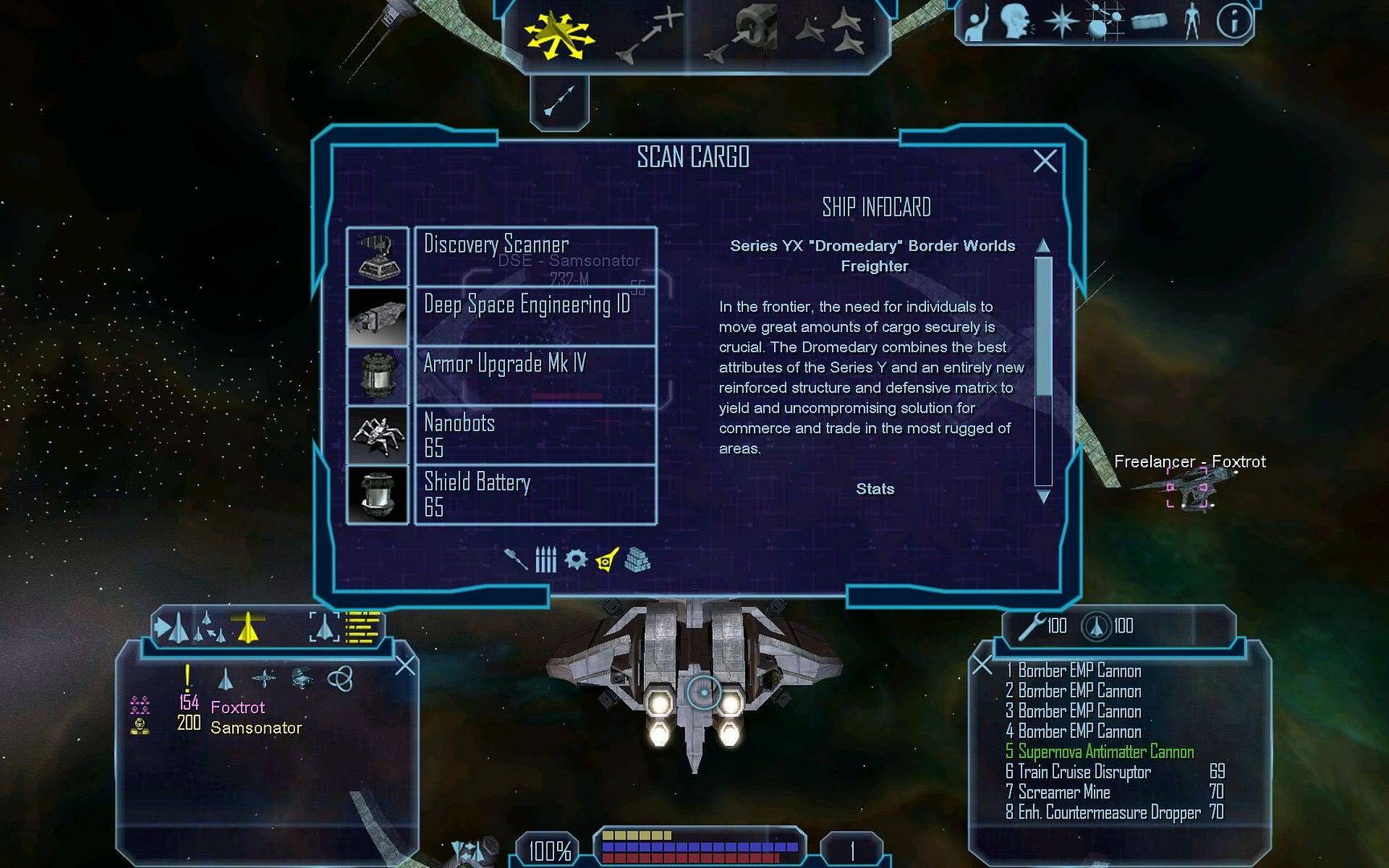Open the commodities crate filter
The height and width of the screenshot is (868, 1389).
pyautogui.click(x=637, y=559)
